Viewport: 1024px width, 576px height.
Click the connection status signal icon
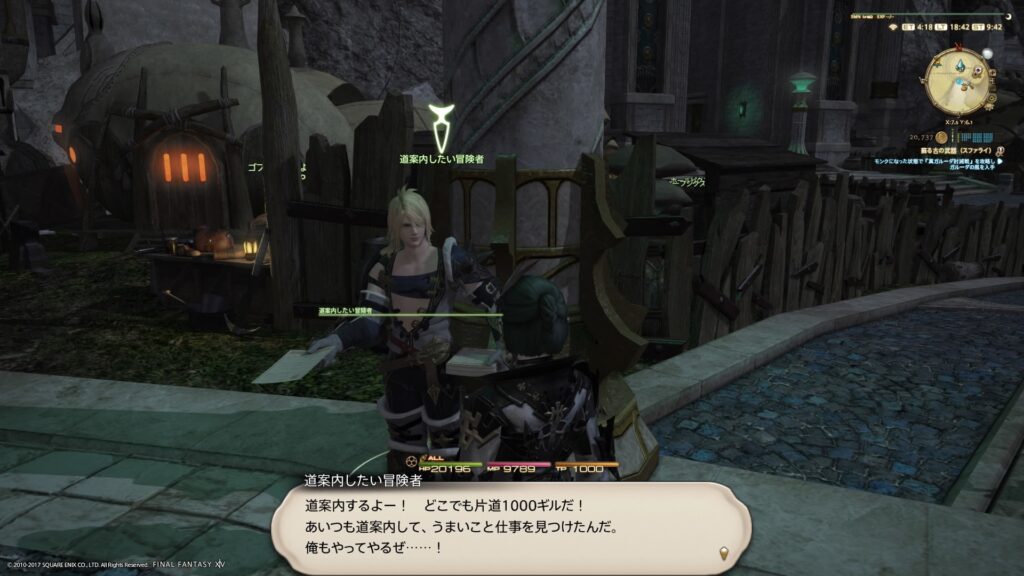pyautogui.click(x=893, y=27)
